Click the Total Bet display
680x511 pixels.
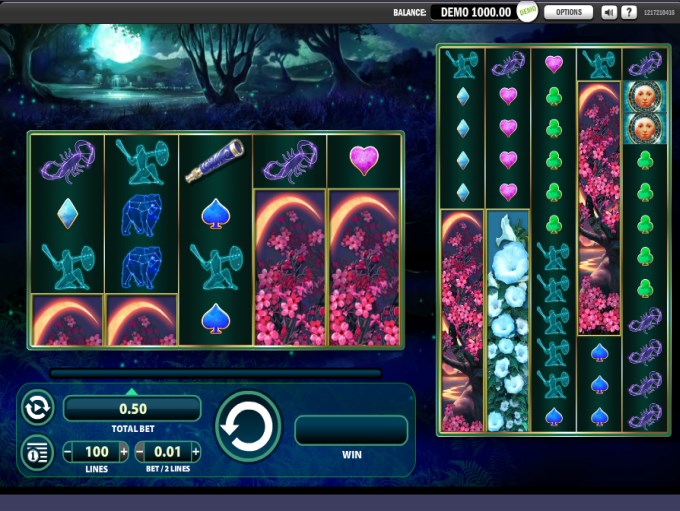point(132,408)
